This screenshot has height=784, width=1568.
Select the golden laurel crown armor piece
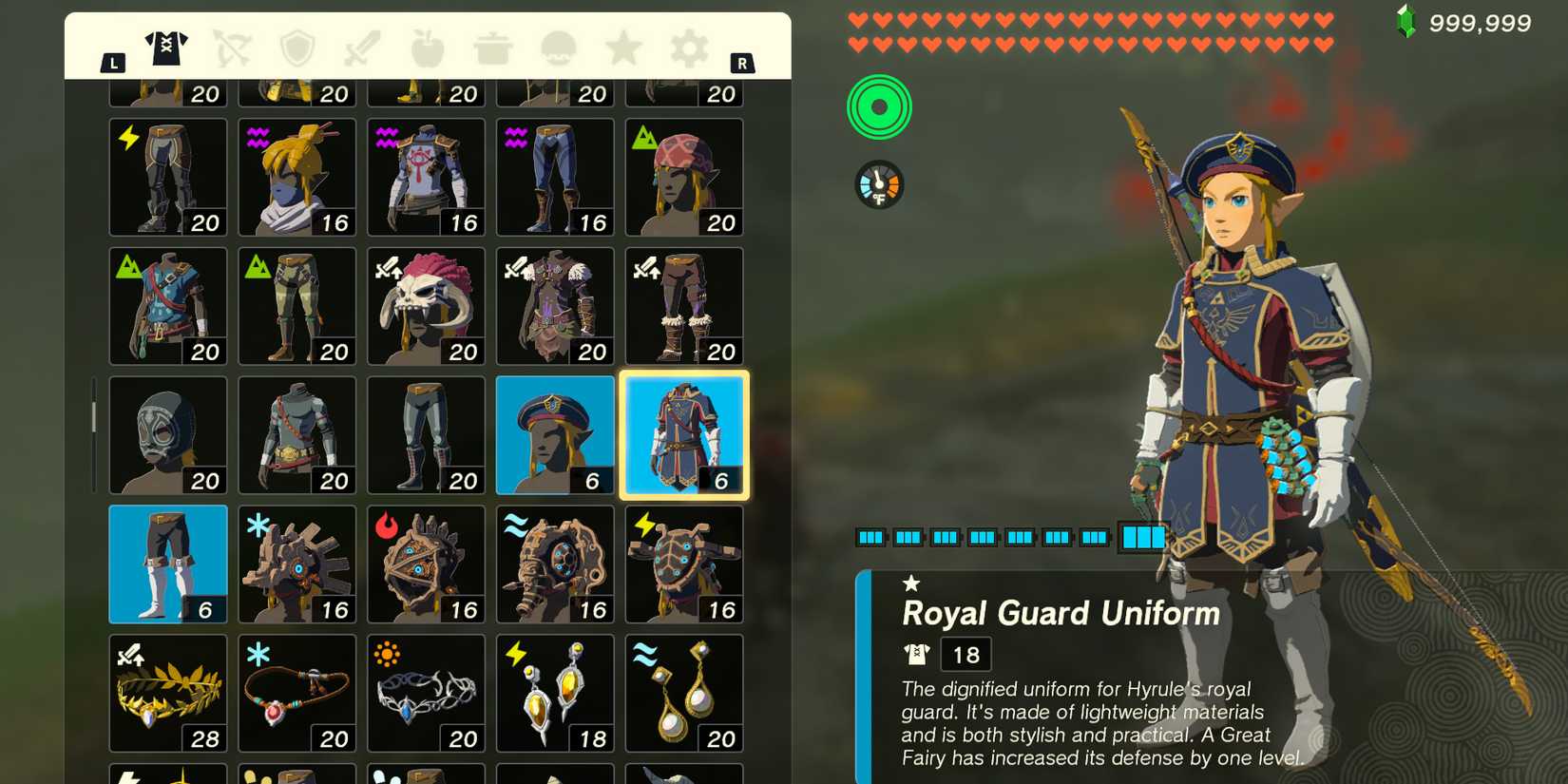coord(167,693)
